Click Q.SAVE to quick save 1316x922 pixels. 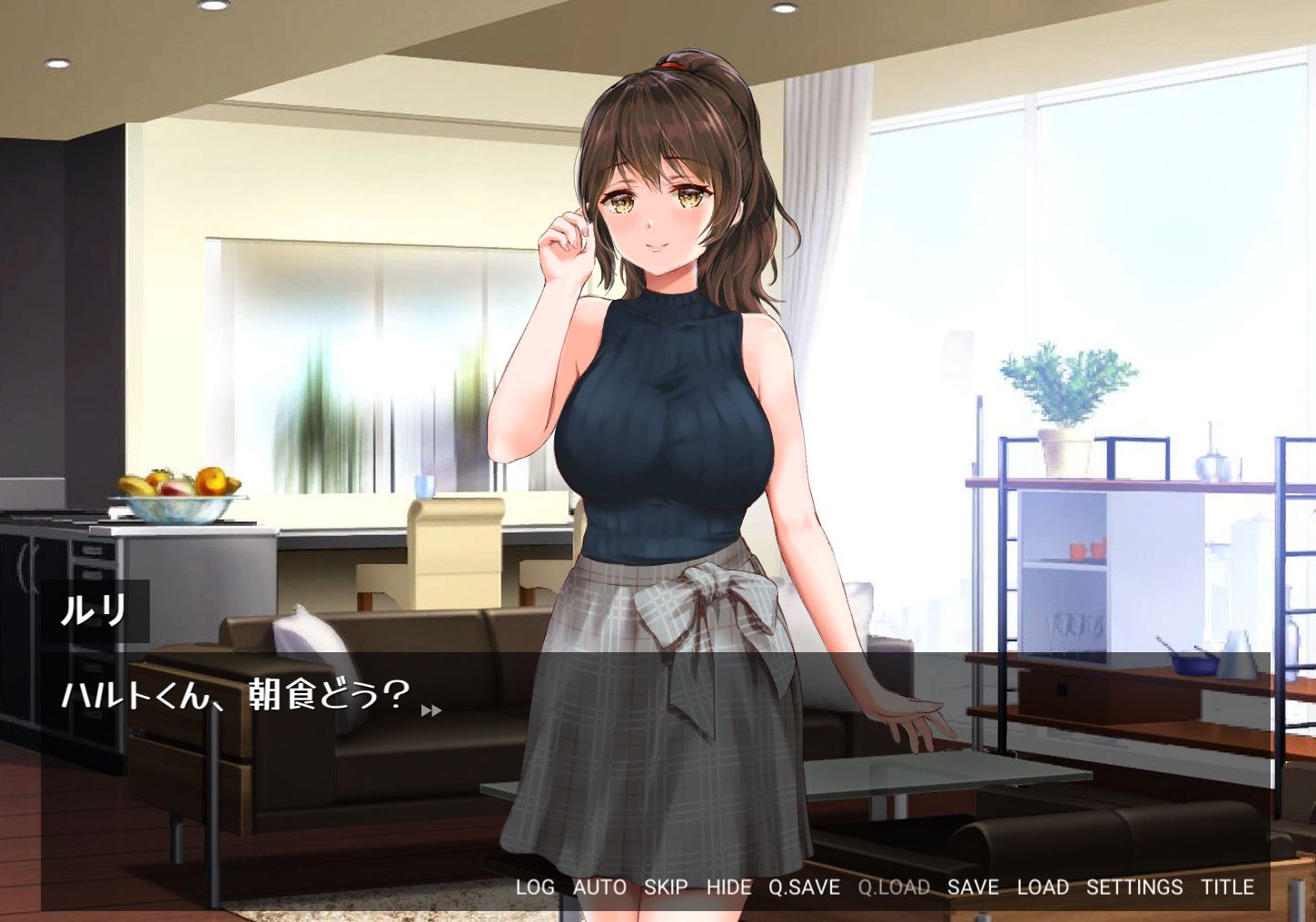coord(803,887)
